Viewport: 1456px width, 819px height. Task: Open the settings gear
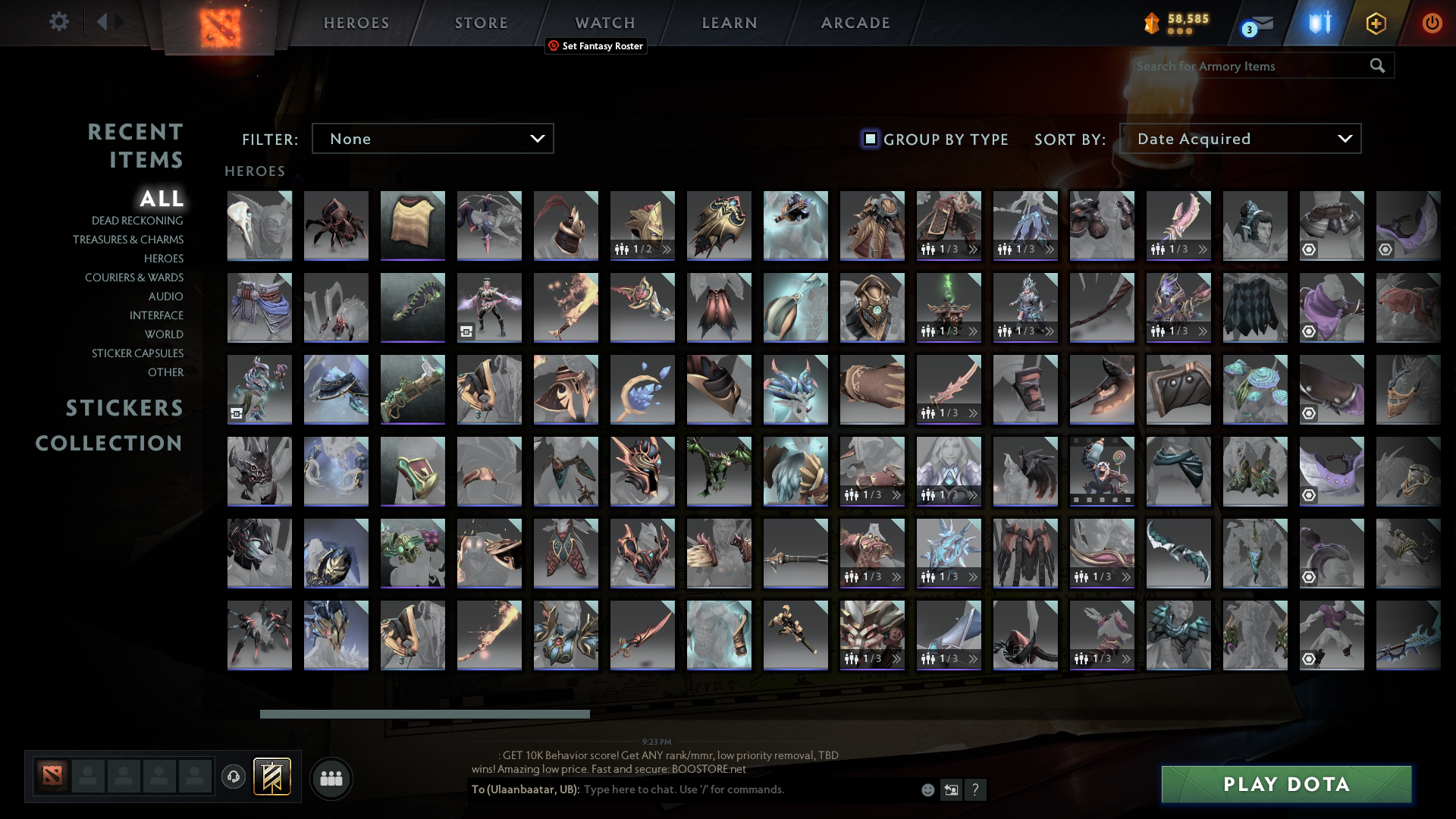tap(59, 22)
